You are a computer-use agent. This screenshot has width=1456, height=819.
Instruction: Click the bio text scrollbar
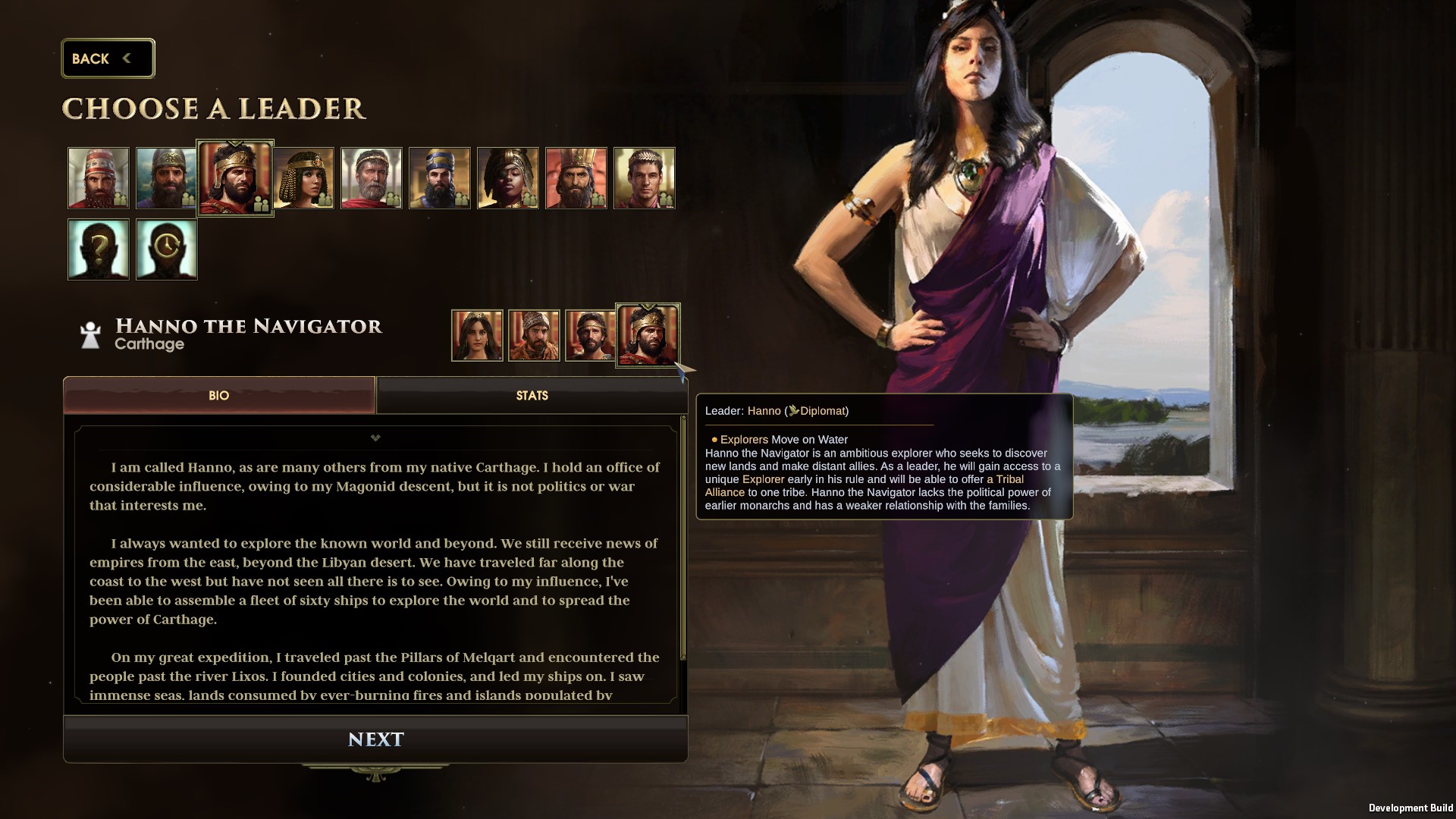684,538
